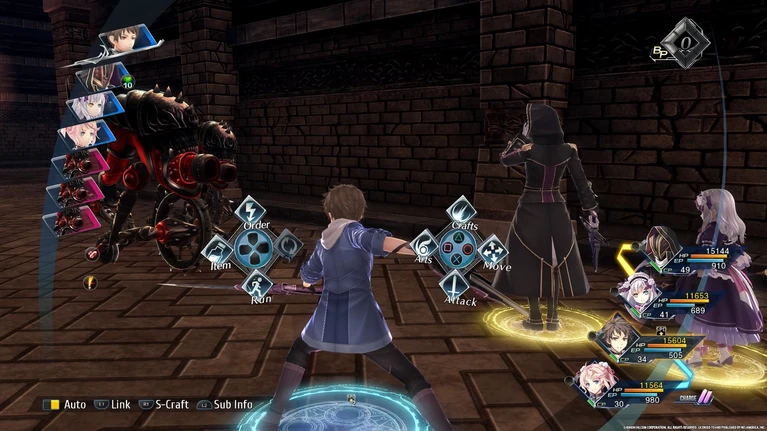Select the Order command

[250, 212]
